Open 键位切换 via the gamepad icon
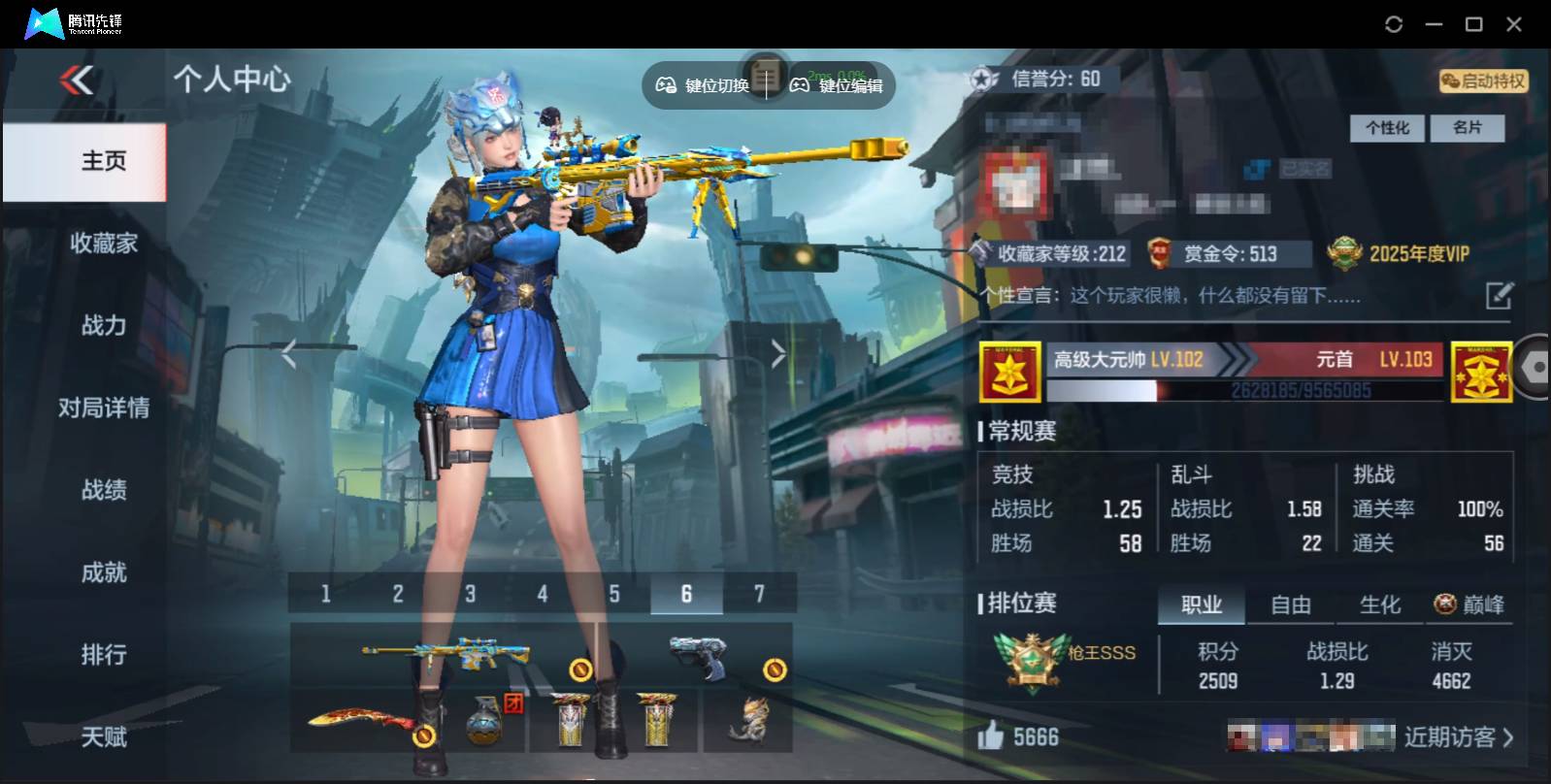 [666, 85]
